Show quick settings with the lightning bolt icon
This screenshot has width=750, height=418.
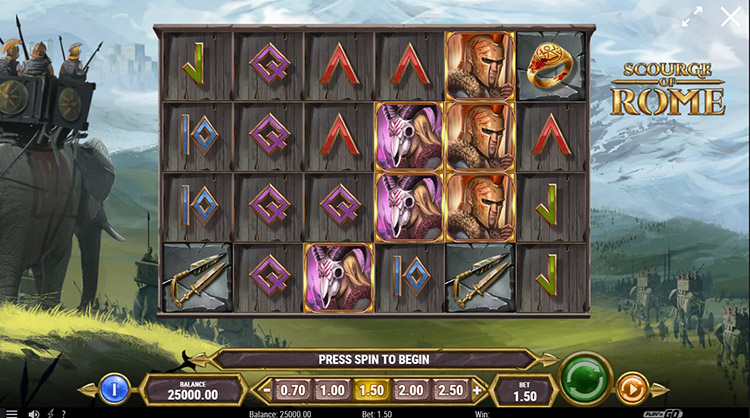[51, 412]
